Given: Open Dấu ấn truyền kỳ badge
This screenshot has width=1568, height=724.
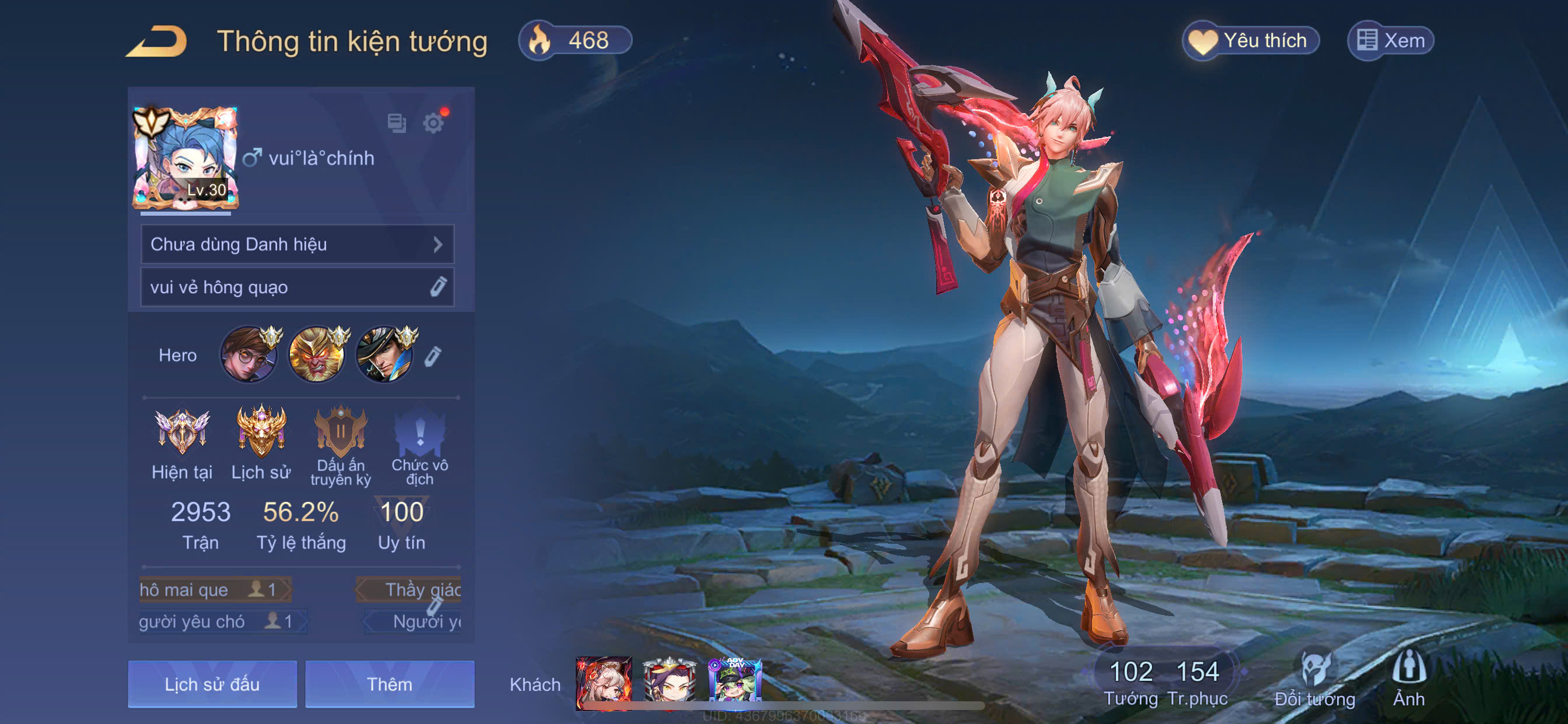Looking at the screenshot, I should point(340,433).
